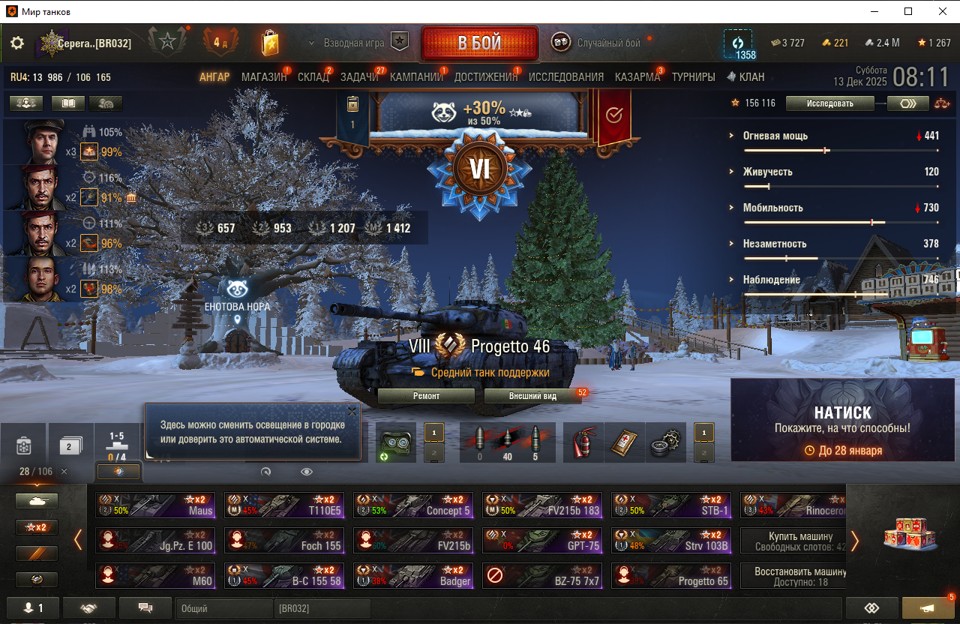The image size is (960, 624).
Task: Open the settings gear icon
Action: pos(17,43)
